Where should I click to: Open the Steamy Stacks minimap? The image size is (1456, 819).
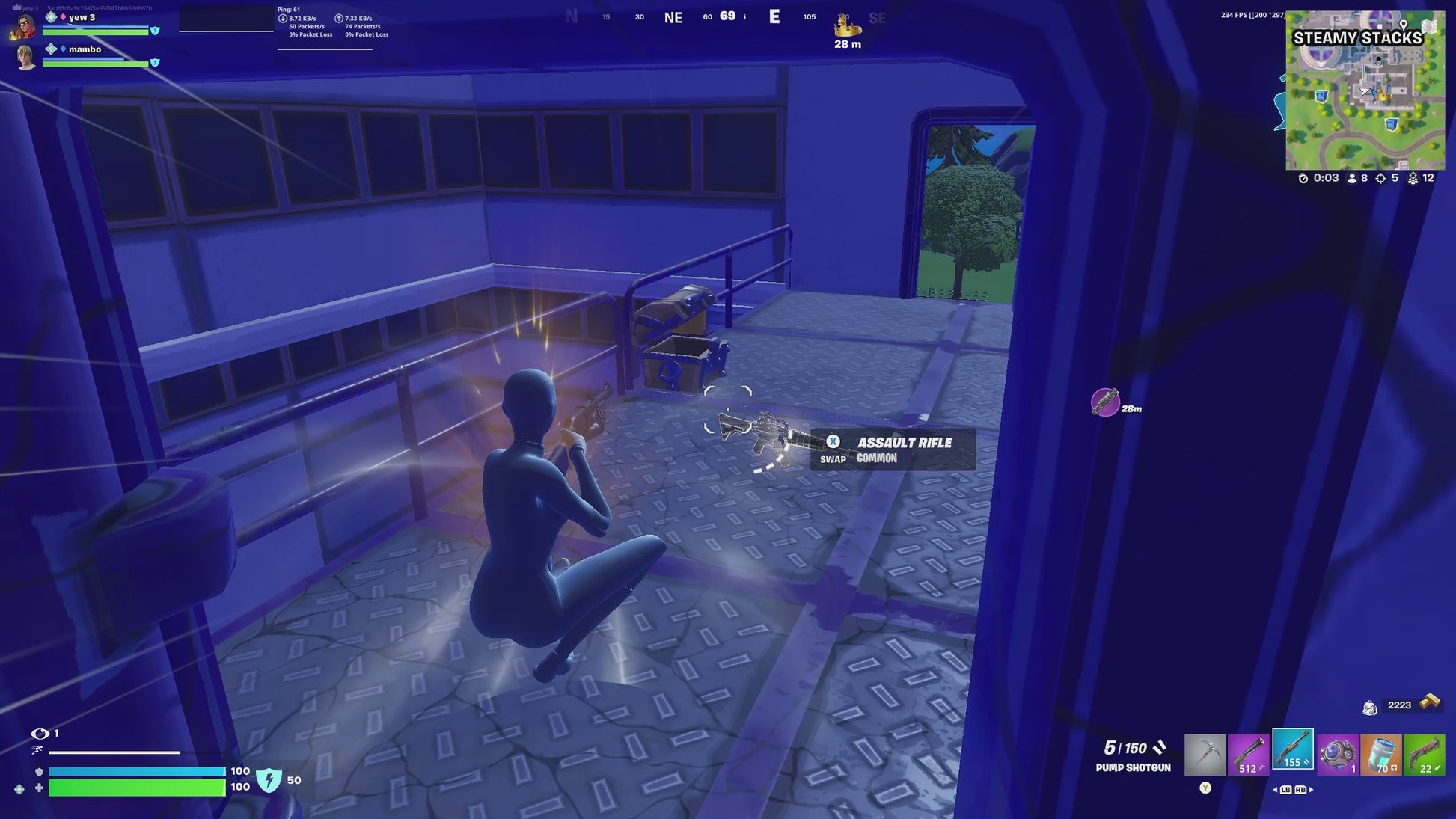(1365, 91)
